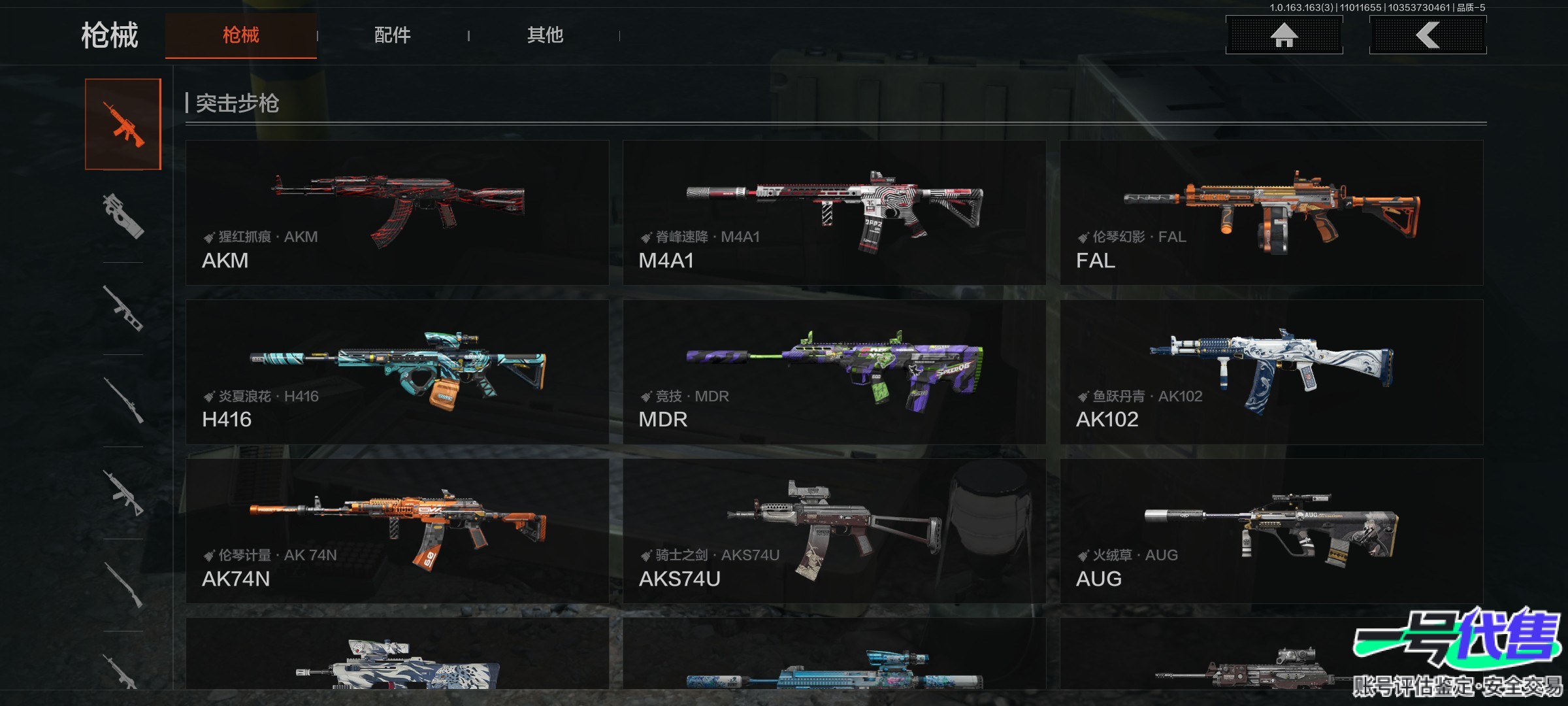Choose the AUG weapon card
This screenshot has height=706, width=1568.
1271,531
